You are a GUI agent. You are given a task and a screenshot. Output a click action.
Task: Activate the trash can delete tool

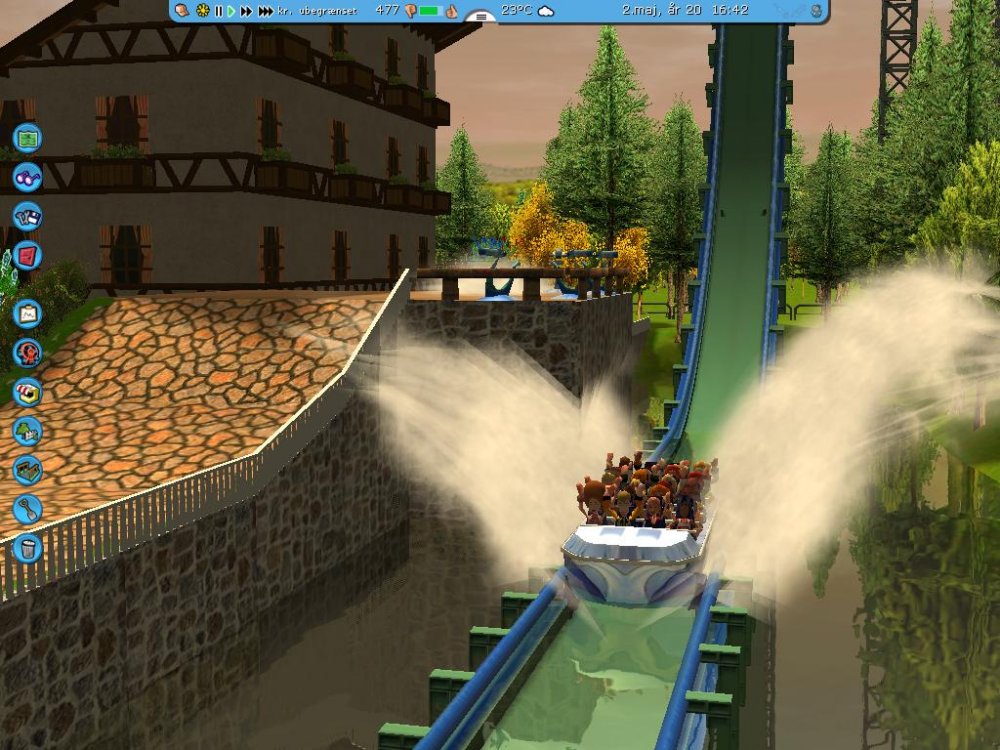(27, 548)
